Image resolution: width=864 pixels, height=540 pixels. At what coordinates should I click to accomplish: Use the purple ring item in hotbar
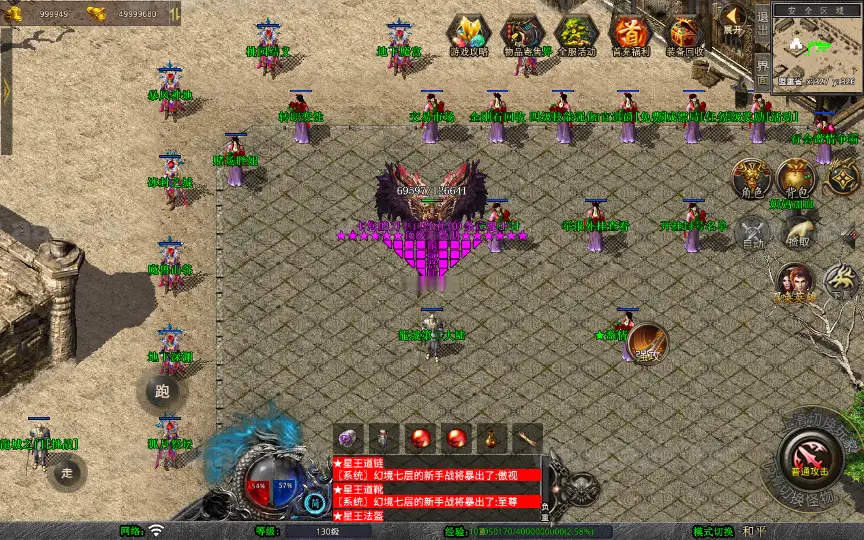click(349, 438)
